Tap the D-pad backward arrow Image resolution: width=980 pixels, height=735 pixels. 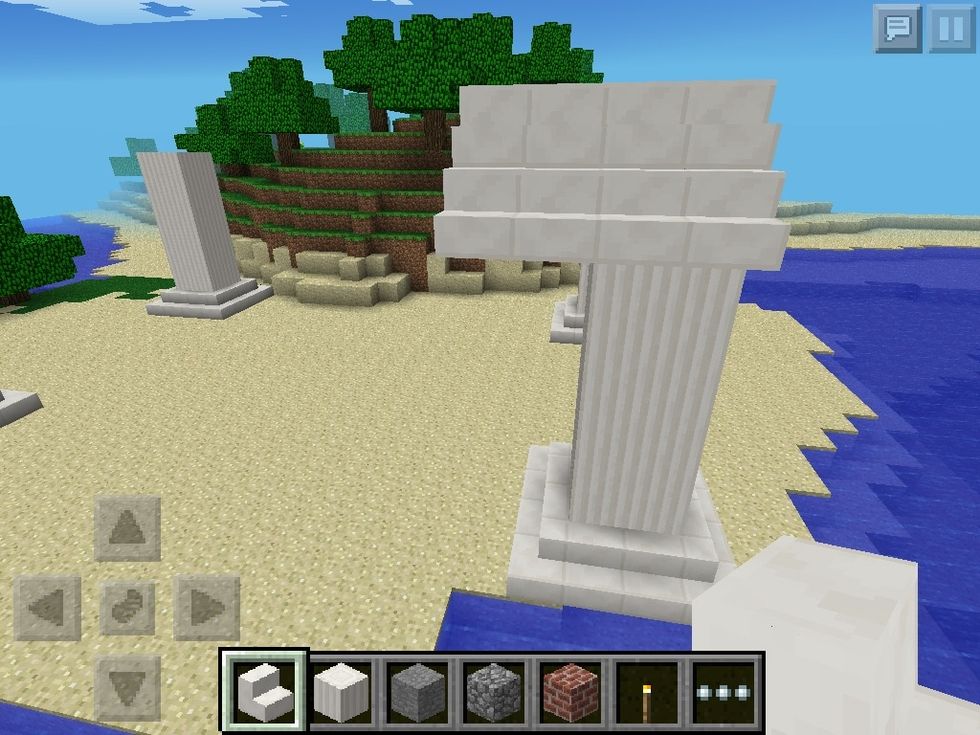(x=127, y=687)
